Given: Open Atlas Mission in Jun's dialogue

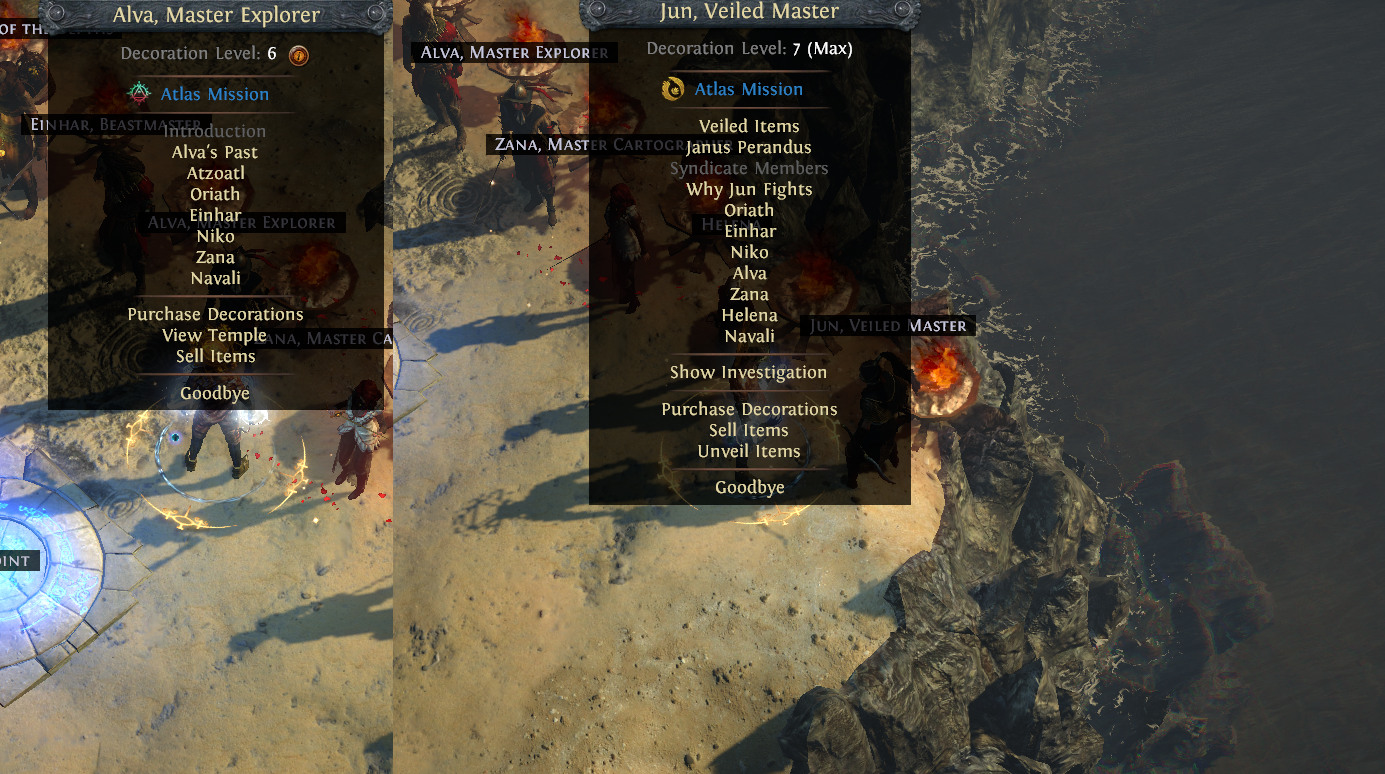Looking at the screenshot, I should click(x=748, y=89).
